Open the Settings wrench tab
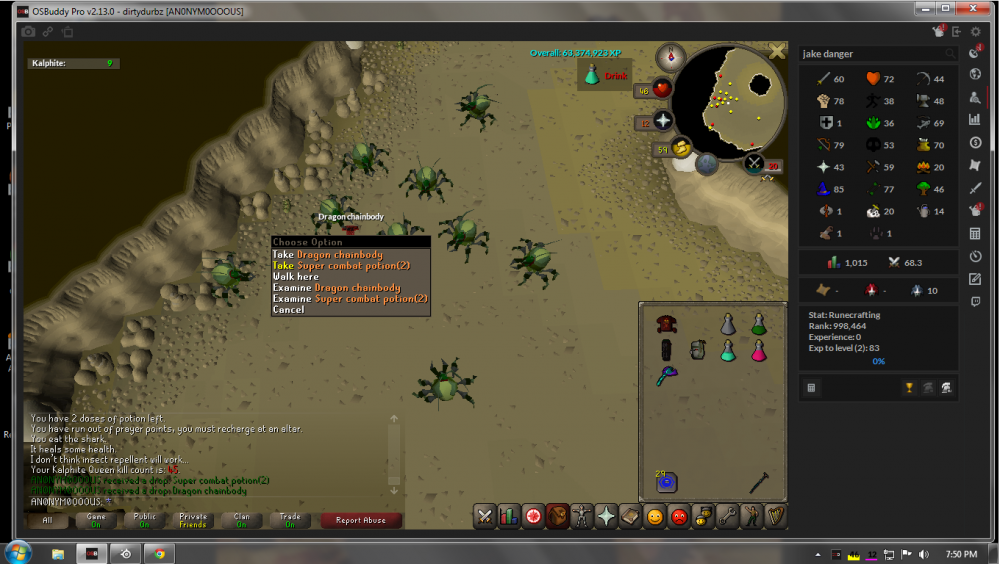 click(726, 517)
